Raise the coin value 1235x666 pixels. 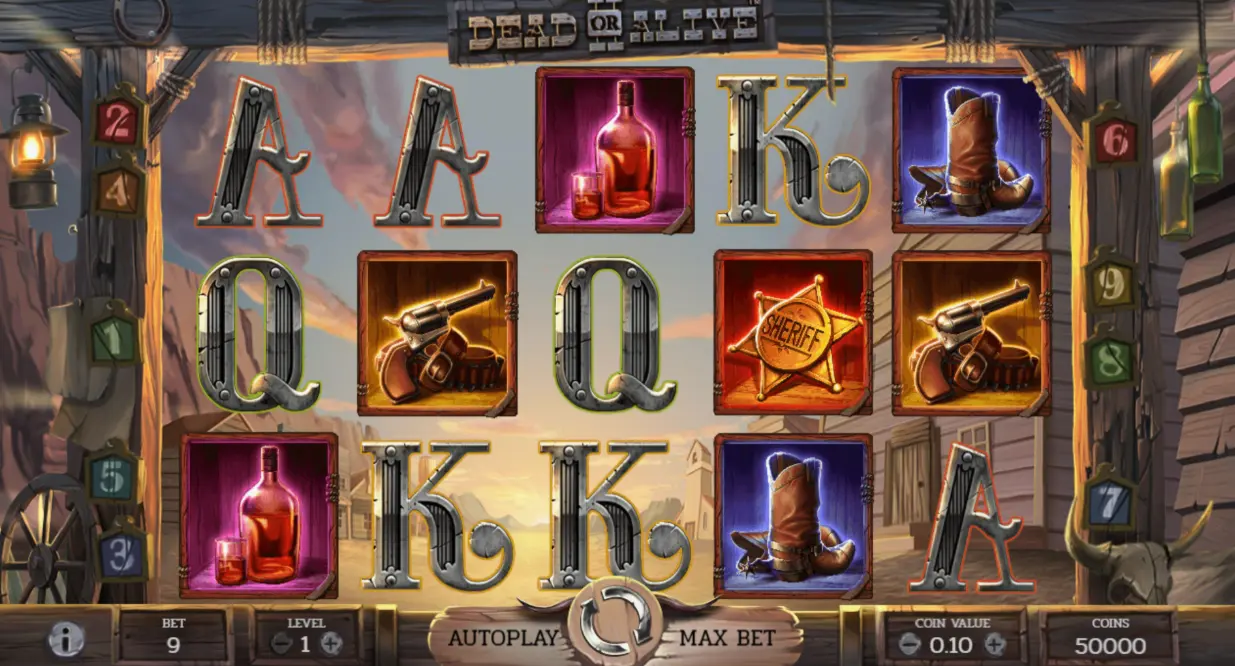tap(994, 645)
